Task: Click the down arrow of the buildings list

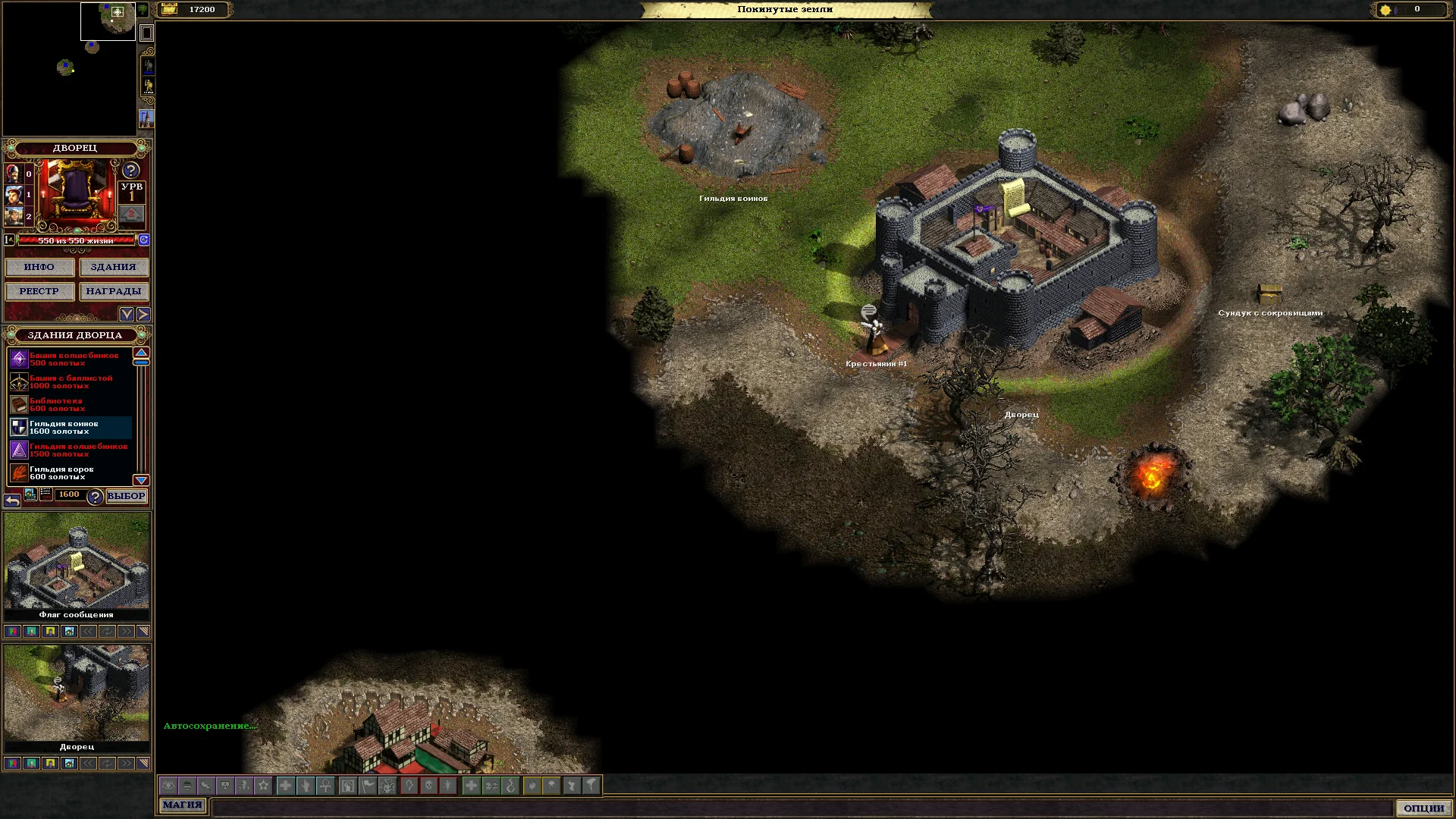Action: pyautogui.click(x=141, y=480)
